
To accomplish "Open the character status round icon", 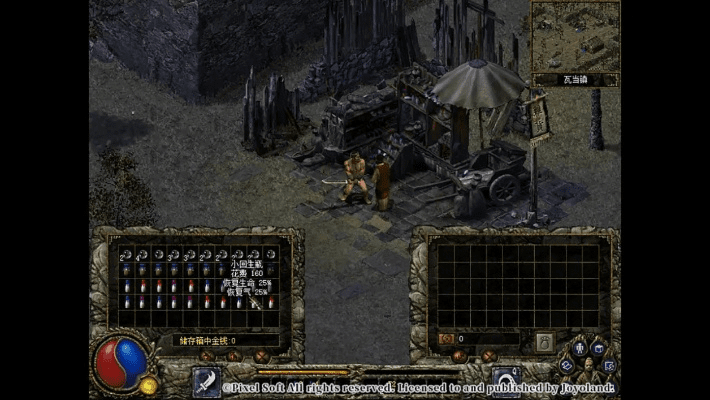I will point(578,348).
